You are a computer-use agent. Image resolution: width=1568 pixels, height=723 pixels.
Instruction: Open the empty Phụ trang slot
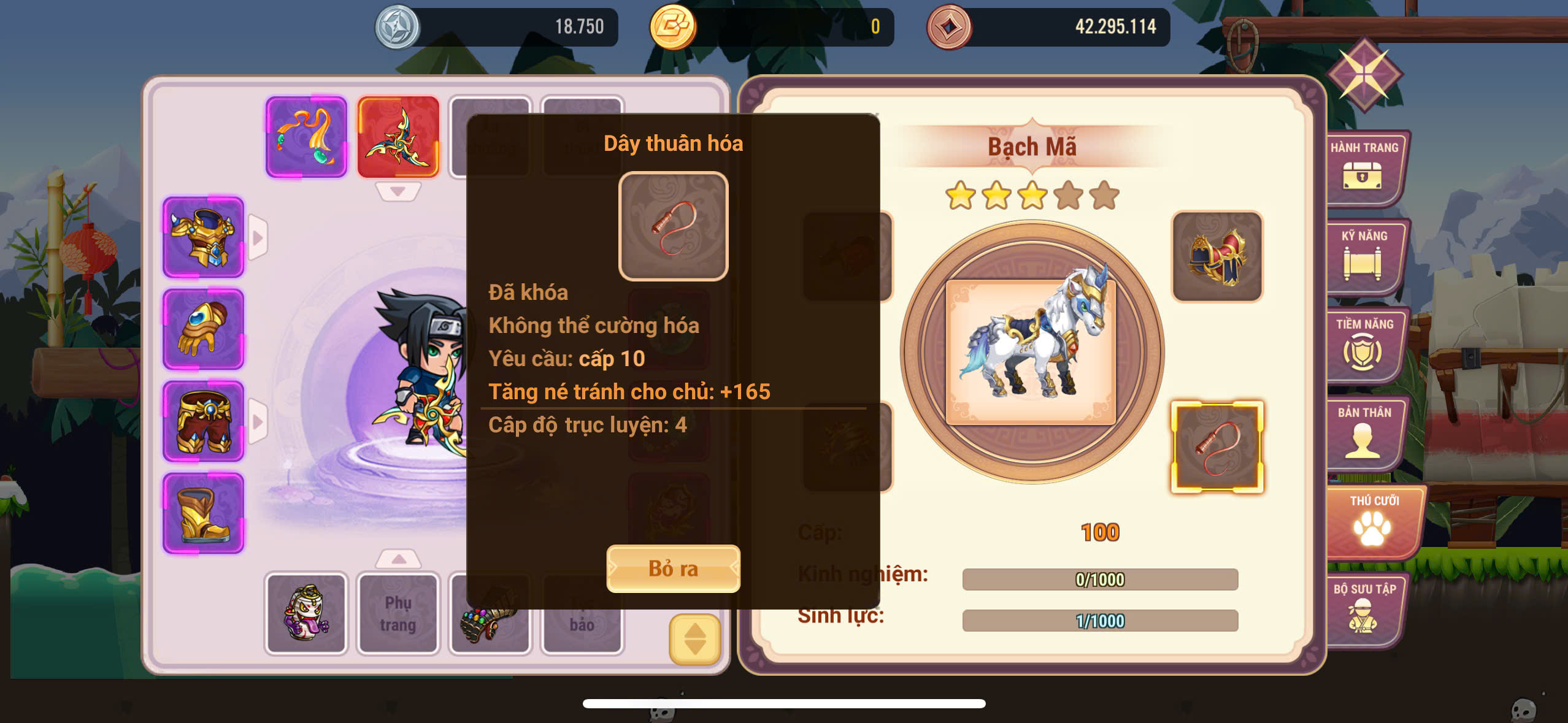[x=398, y=614]
